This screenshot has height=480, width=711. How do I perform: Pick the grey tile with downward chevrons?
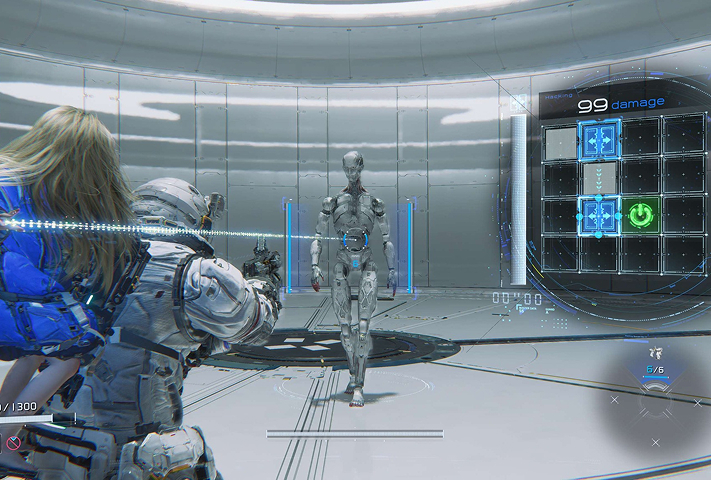(600, 176)
